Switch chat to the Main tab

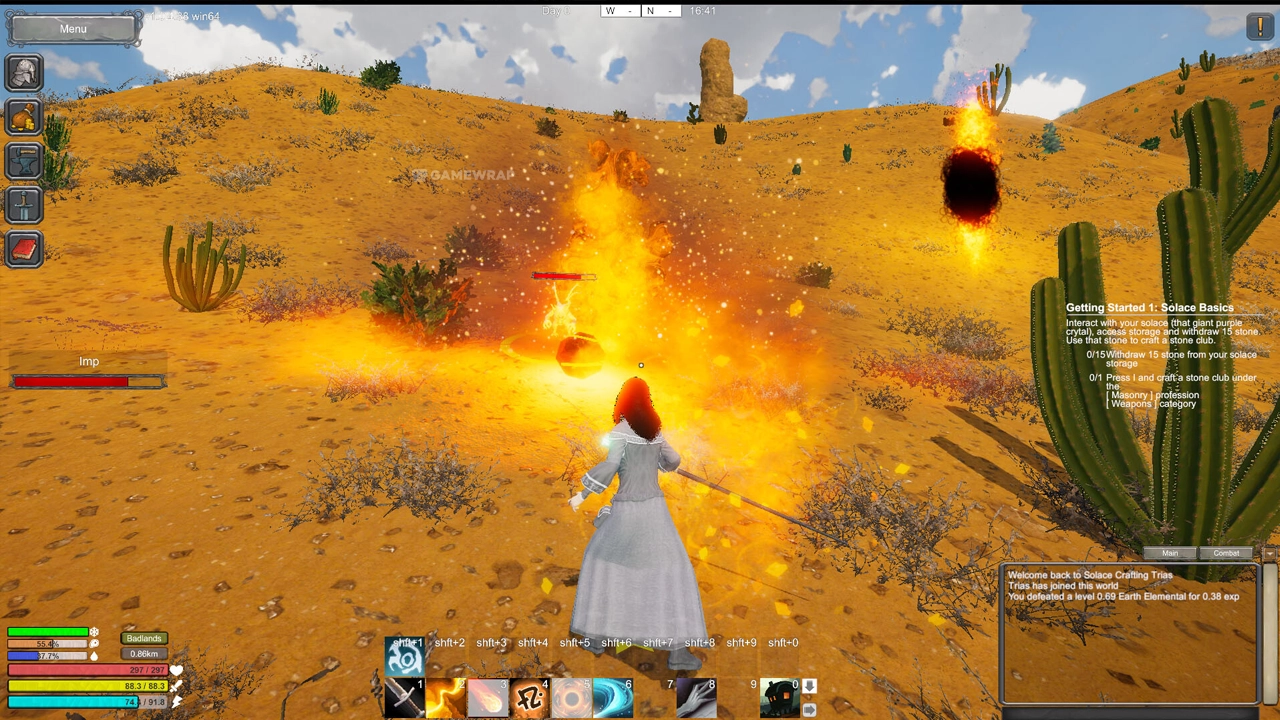pos(1170,553)
